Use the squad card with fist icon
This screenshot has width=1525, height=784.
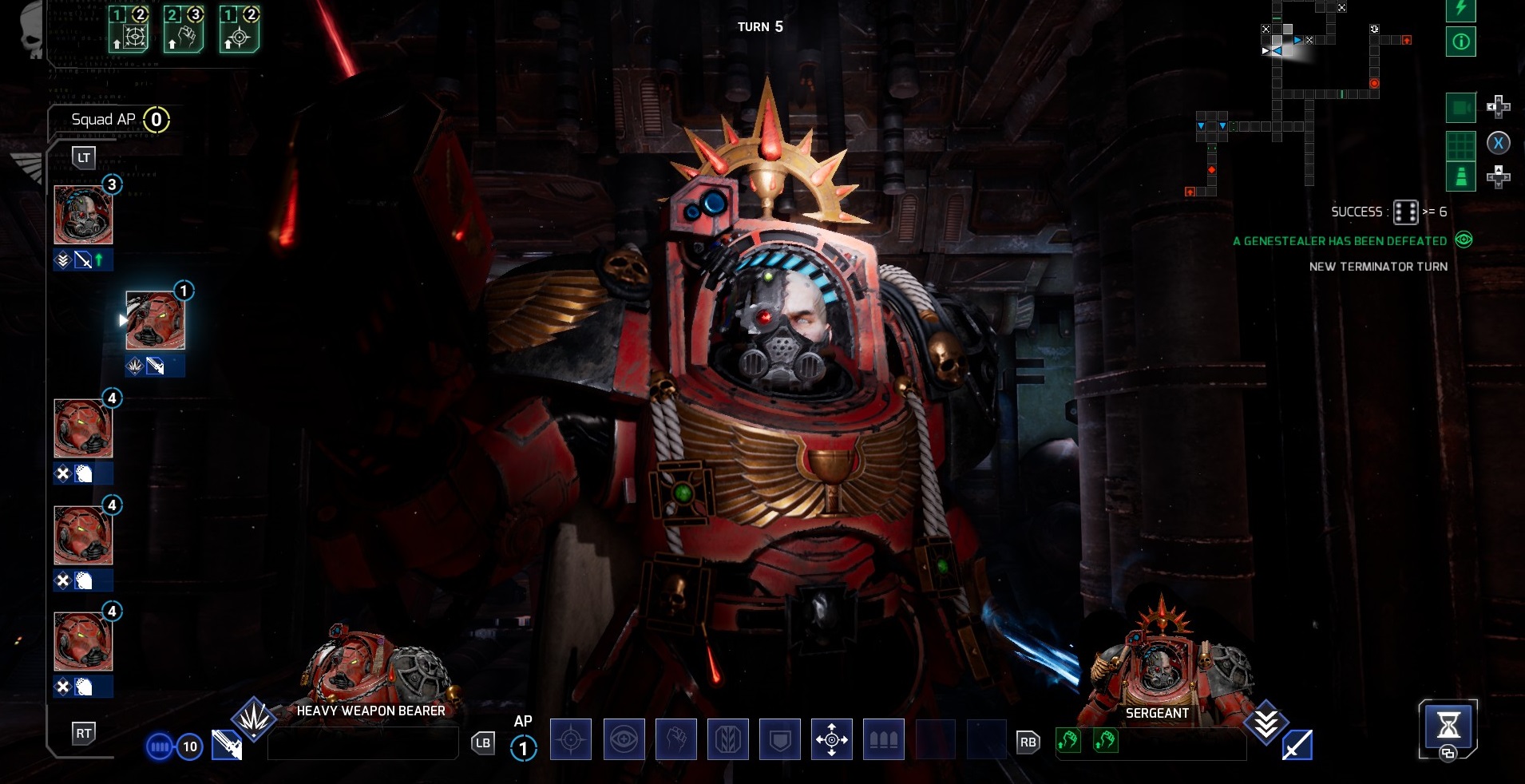(184, 30)
